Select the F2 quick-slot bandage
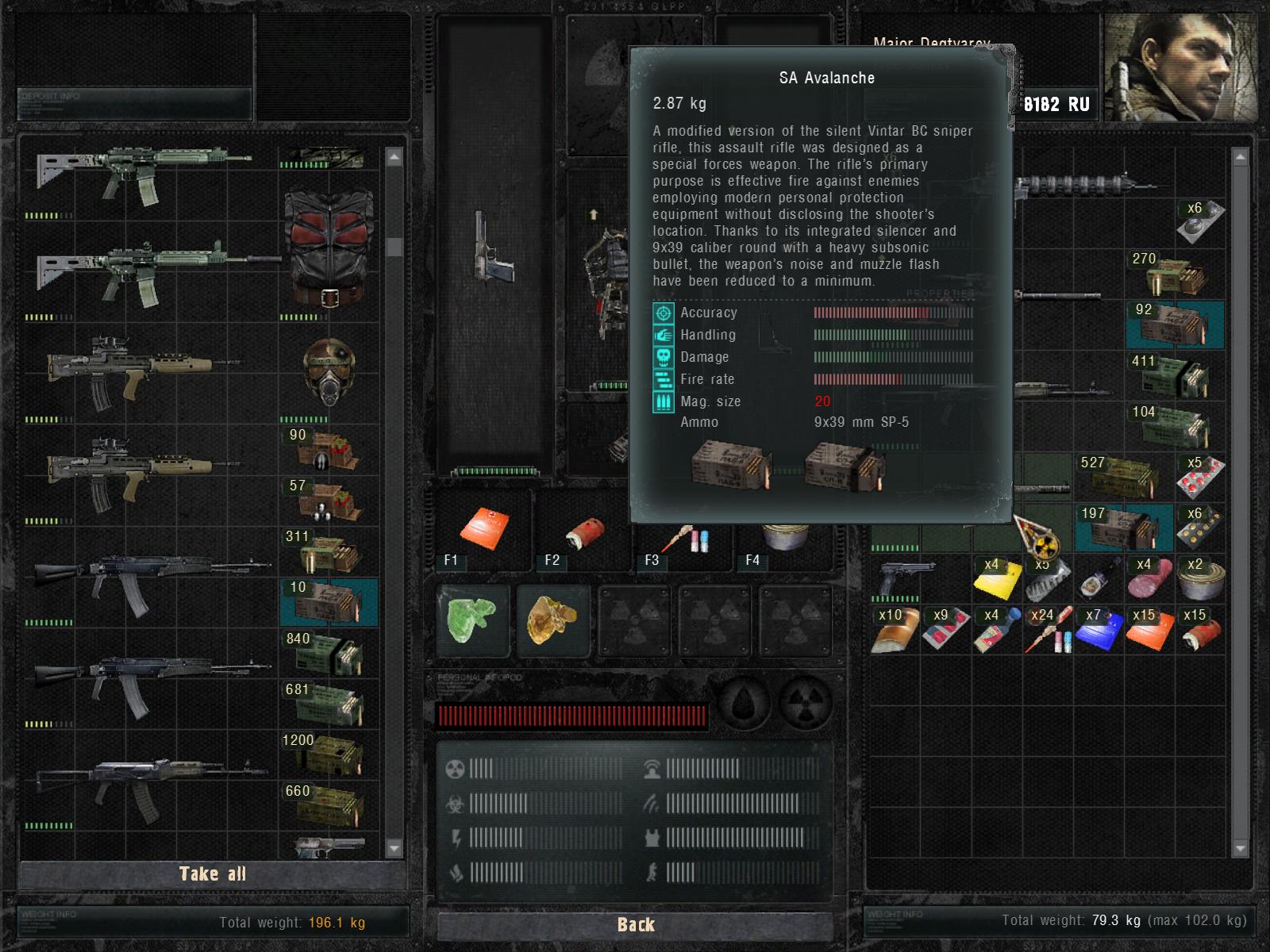 pos(585,532)
